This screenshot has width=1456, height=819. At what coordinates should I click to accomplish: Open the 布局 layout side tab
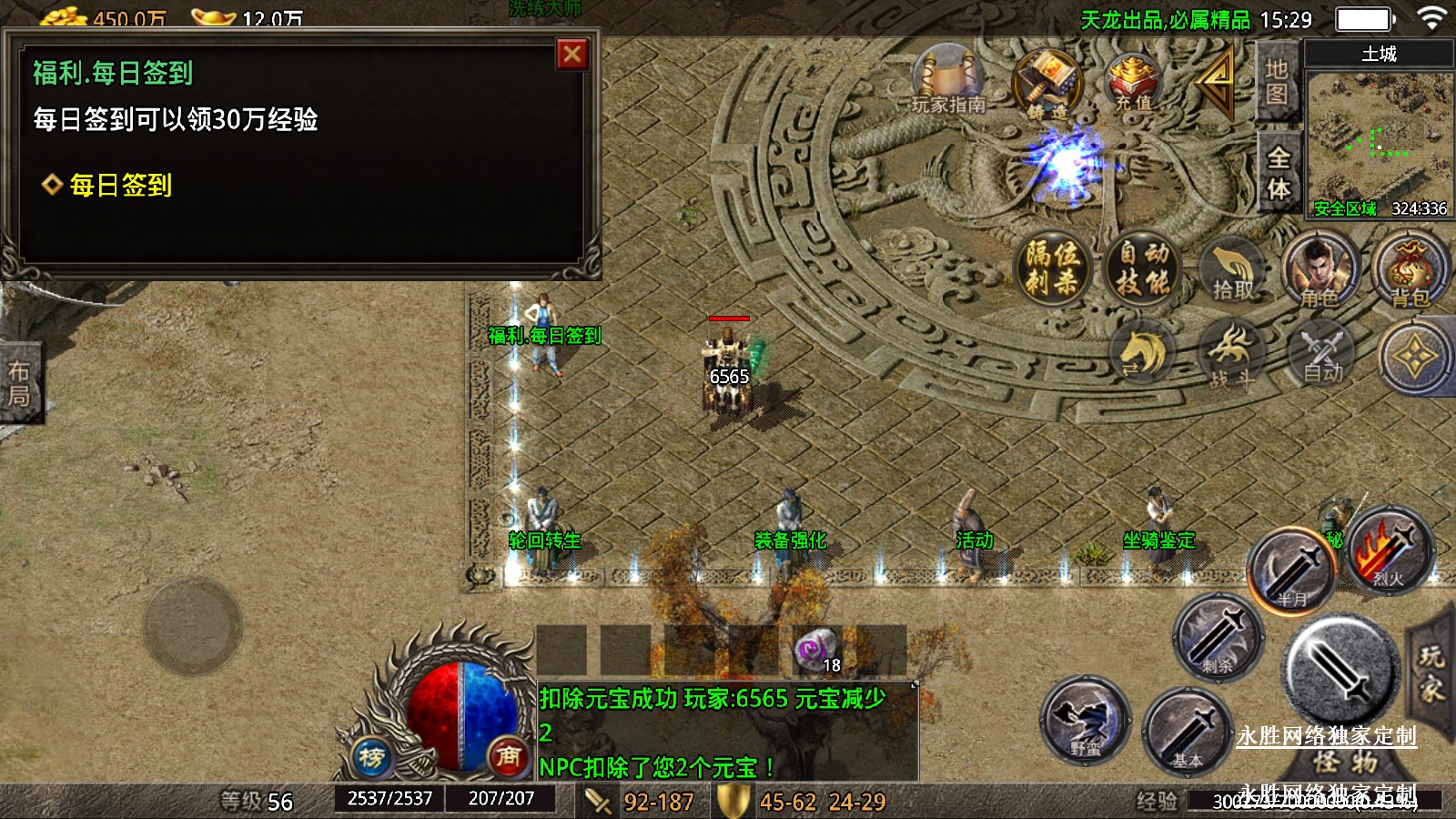coord(19,383)
